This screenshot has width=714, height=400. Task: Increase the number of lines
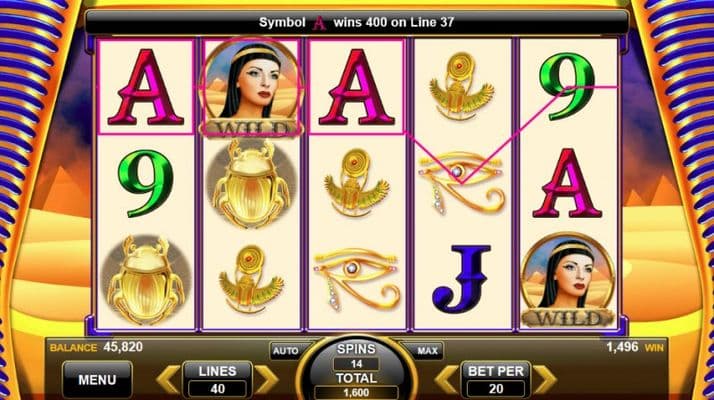pos(265,379)
